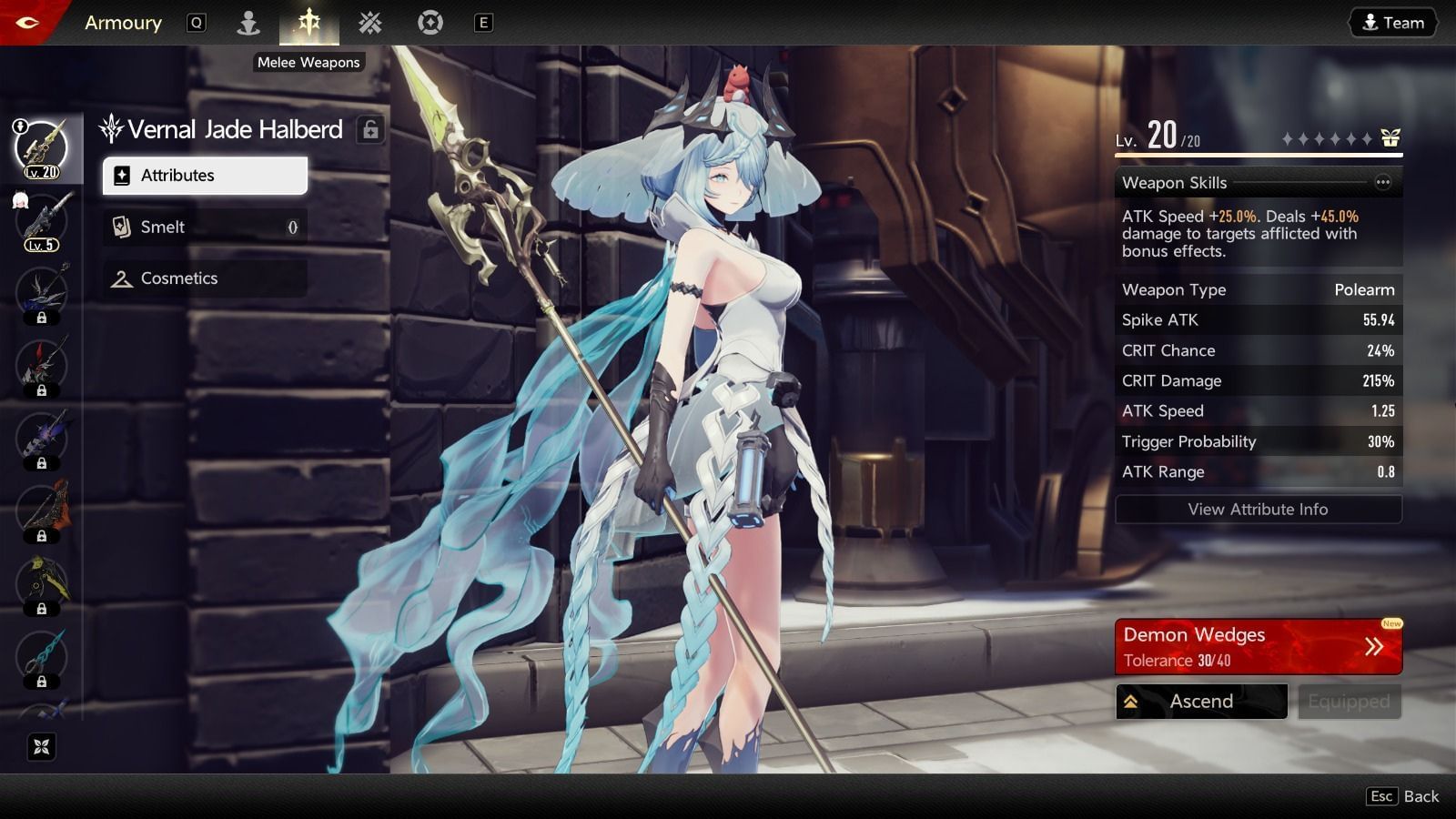Click the circular emblem icon next to E
This screenshot has height=819, width=1456.
pyautogui.click(x=430, y=23)
